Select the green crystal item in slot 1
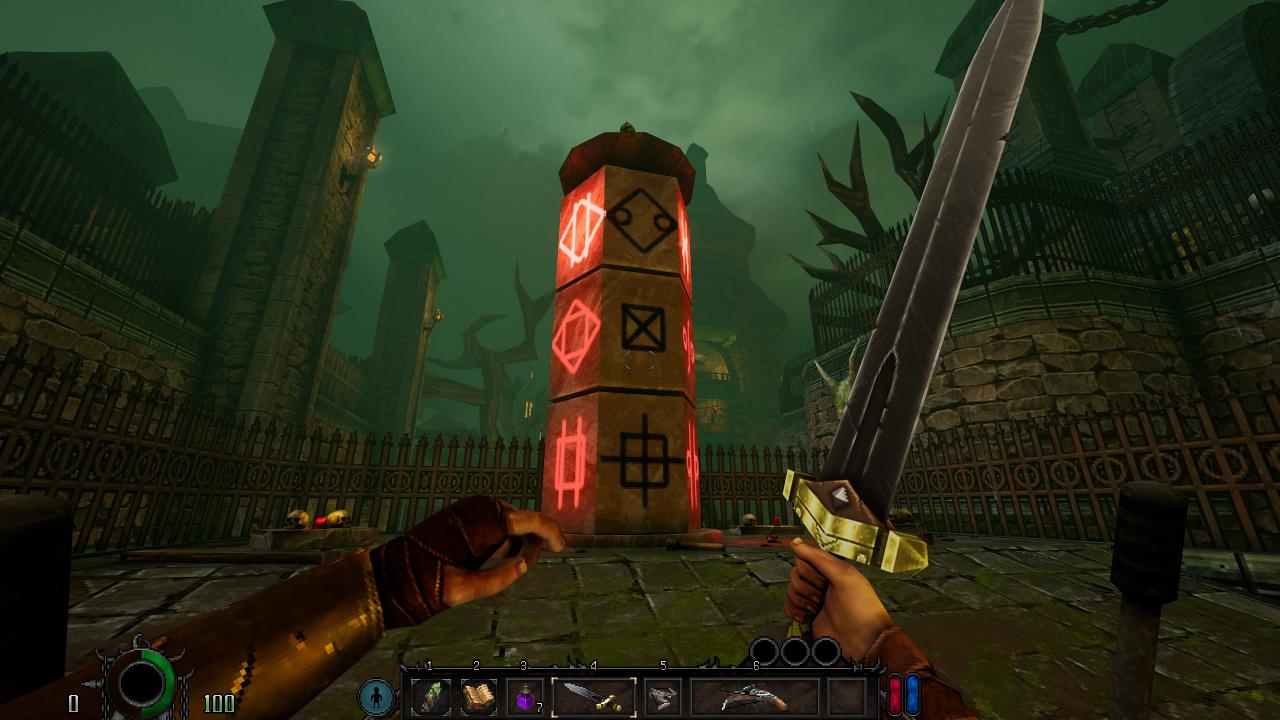 [431, 696]
